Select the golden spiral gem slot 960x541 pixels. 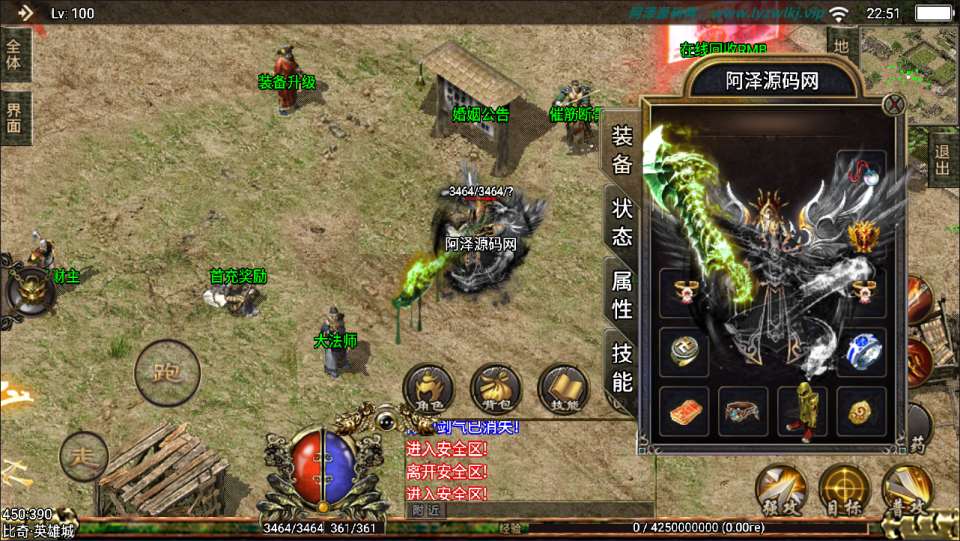(861, 411)
